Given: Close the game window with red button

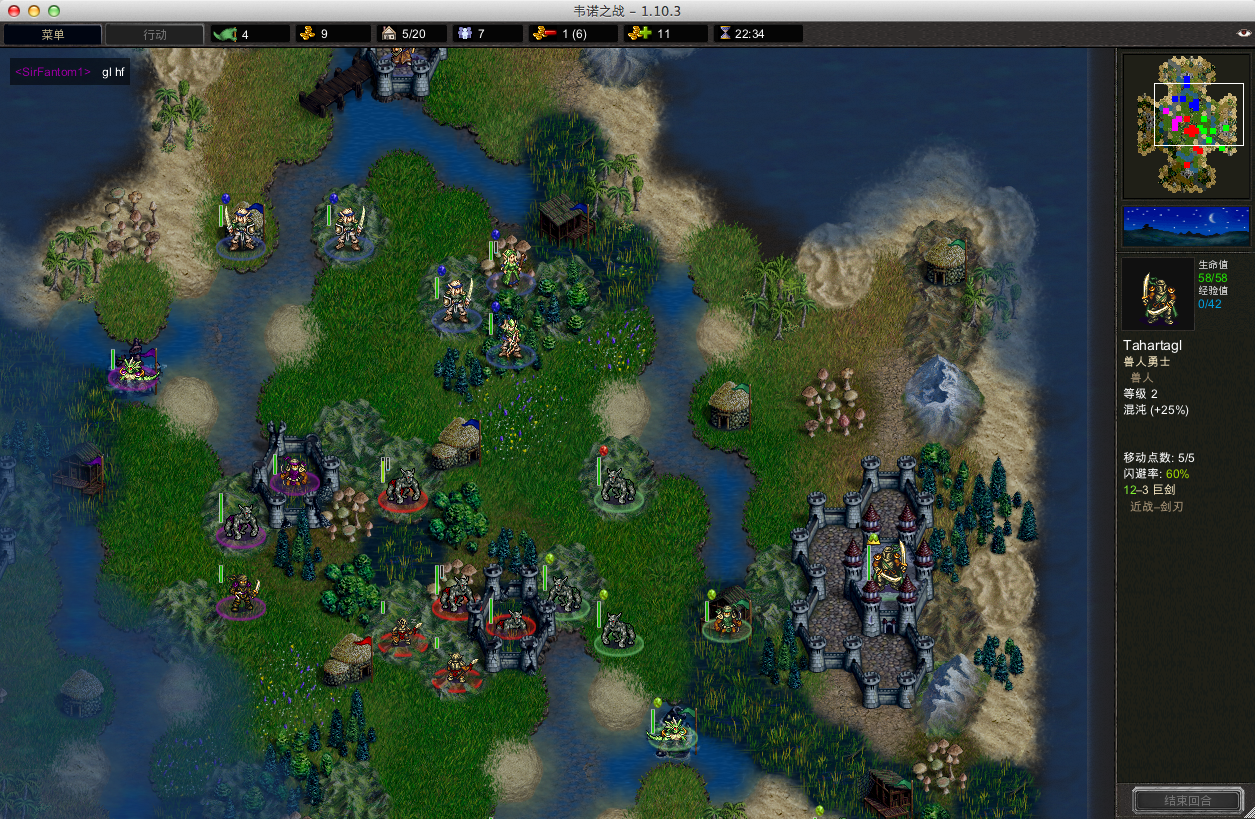Looking at the screenshot, I should point(14,10).
